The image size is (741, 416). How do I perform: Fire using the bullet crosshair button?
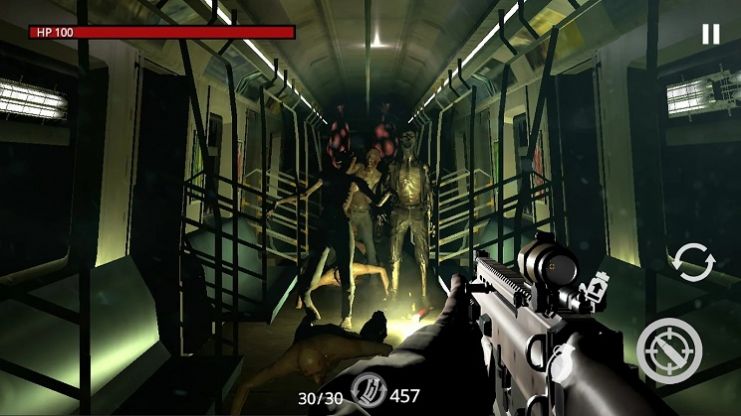[x=669, y=349]
